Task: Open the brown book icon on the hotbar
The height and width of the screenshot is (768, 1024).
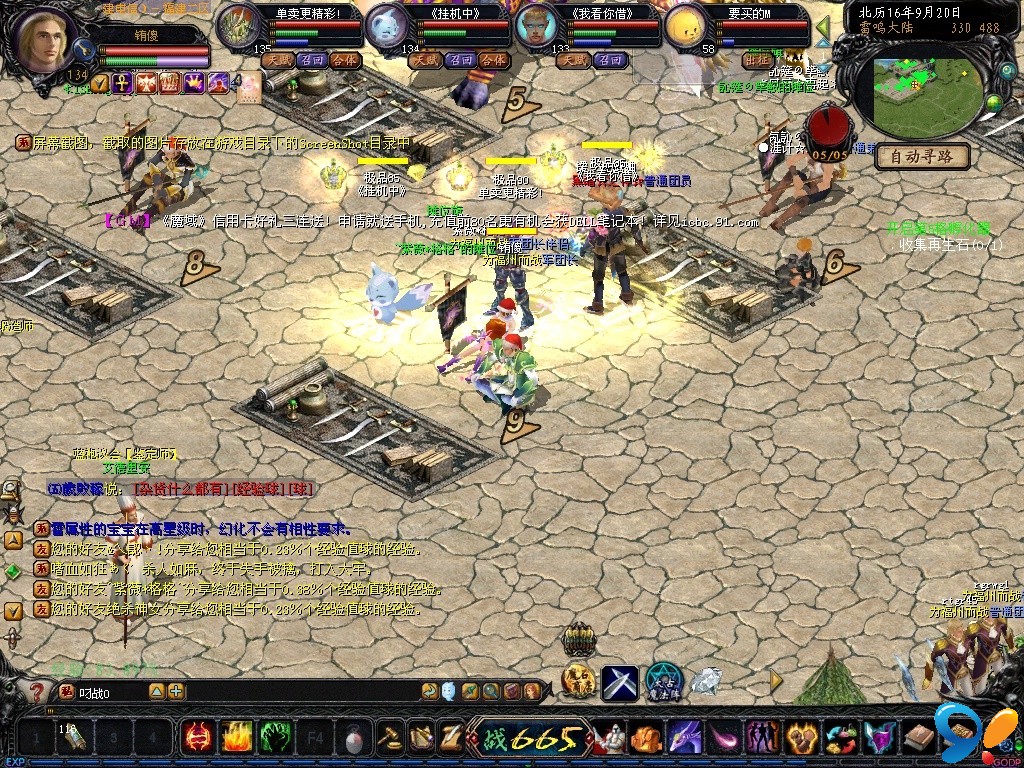Action: [917, 738]
